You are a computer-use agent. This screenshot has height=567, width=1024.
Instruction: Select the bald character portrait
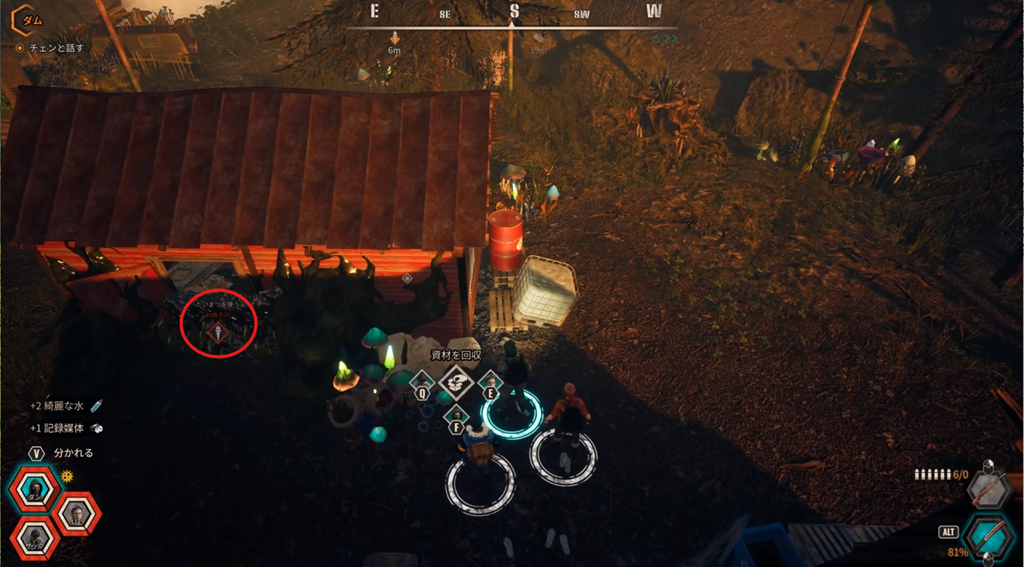[77, 514]
